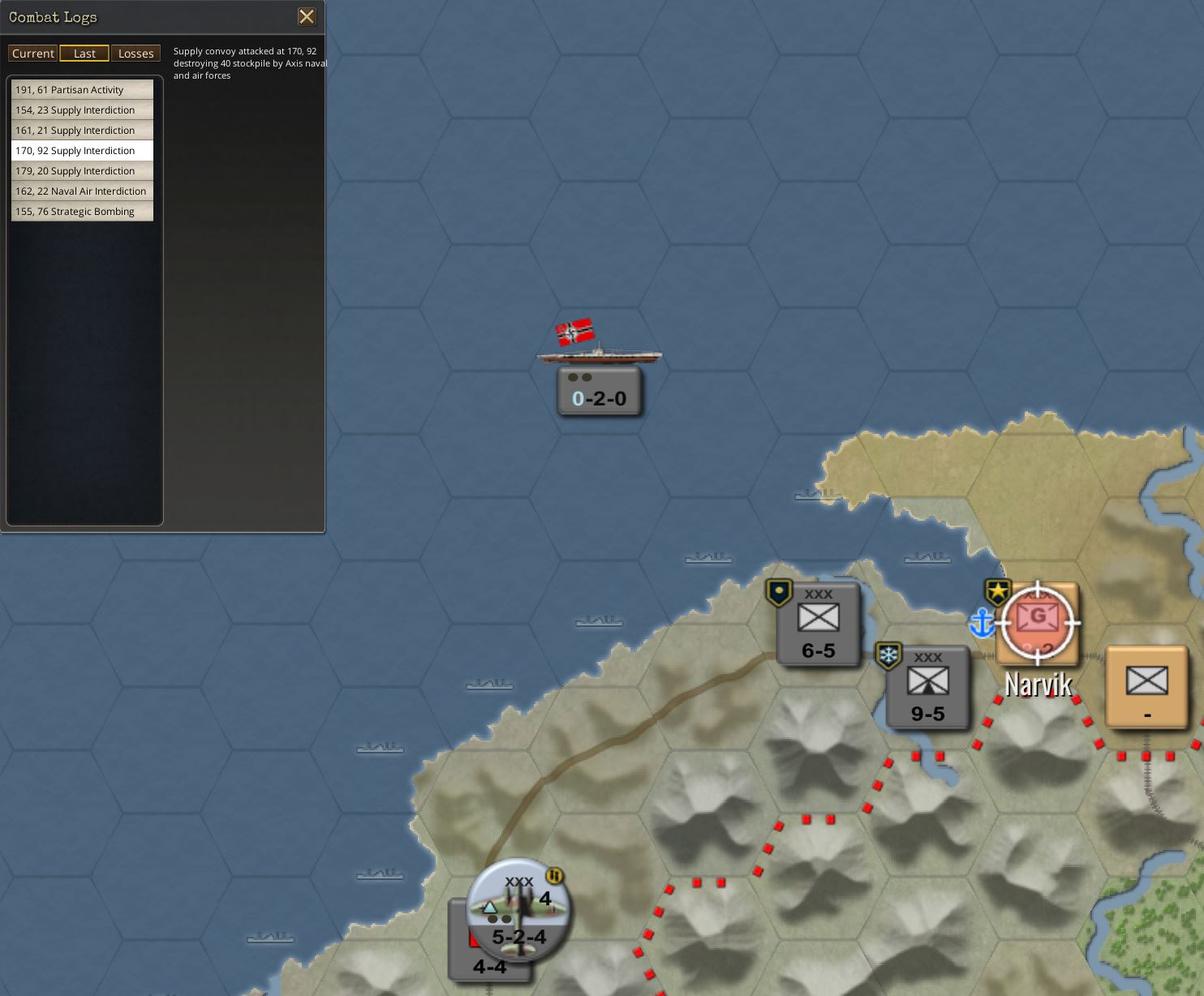
Task: Close the Combat Logs window
Action: (307, 16)
